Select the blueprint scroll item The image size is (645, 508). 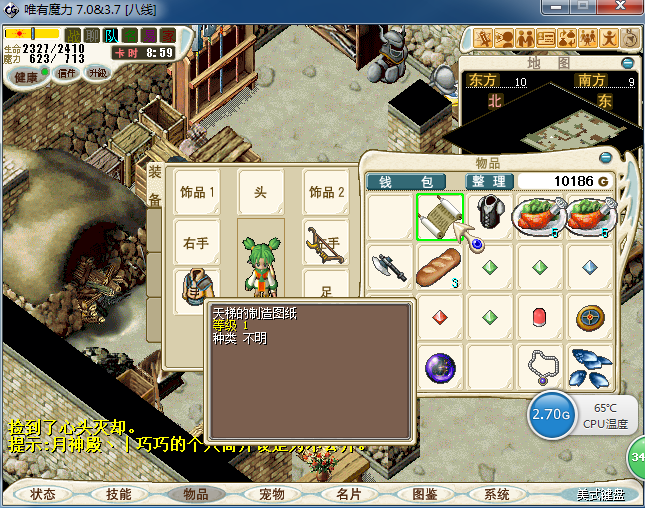coord(439,216)
